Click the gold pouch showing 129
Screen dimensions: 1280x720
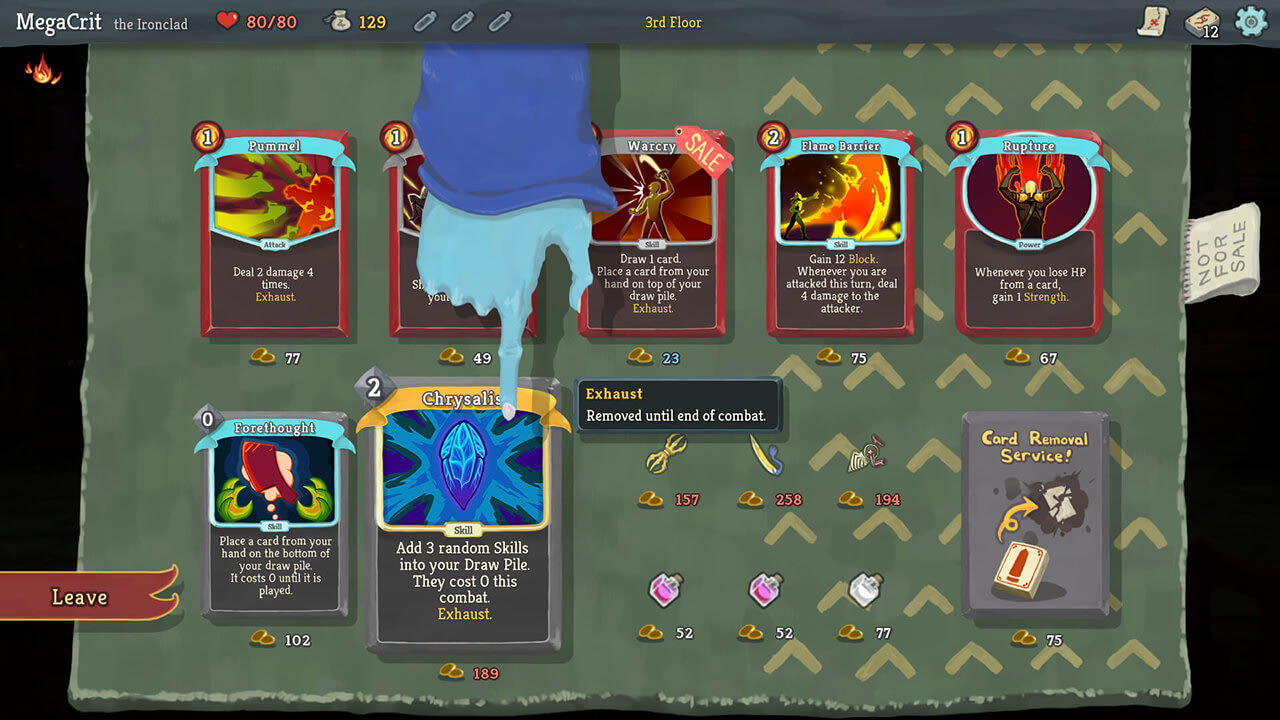pyautogui.click(x=338, y=20)
